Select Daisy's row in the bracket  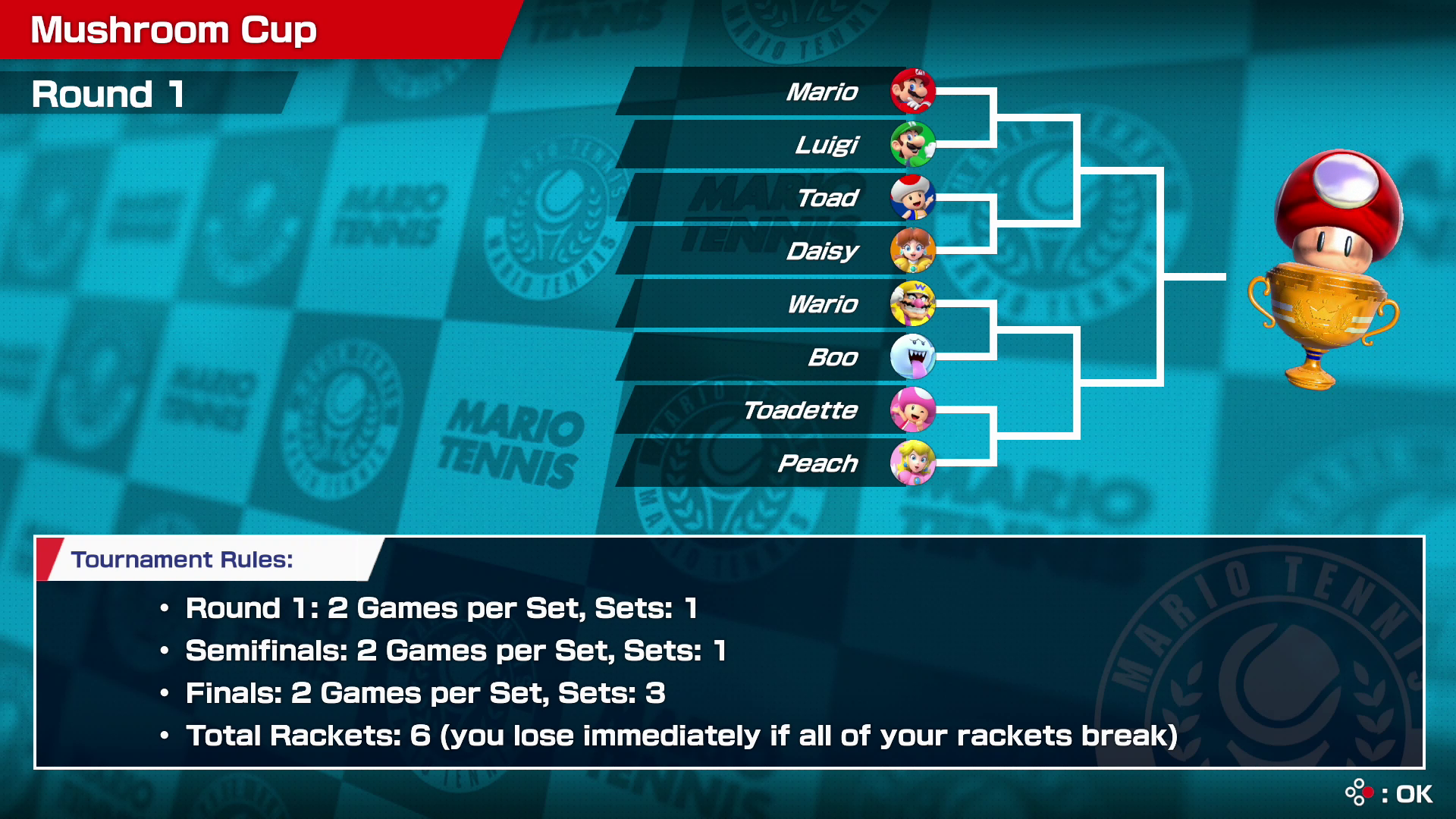[x=773, y=251]
